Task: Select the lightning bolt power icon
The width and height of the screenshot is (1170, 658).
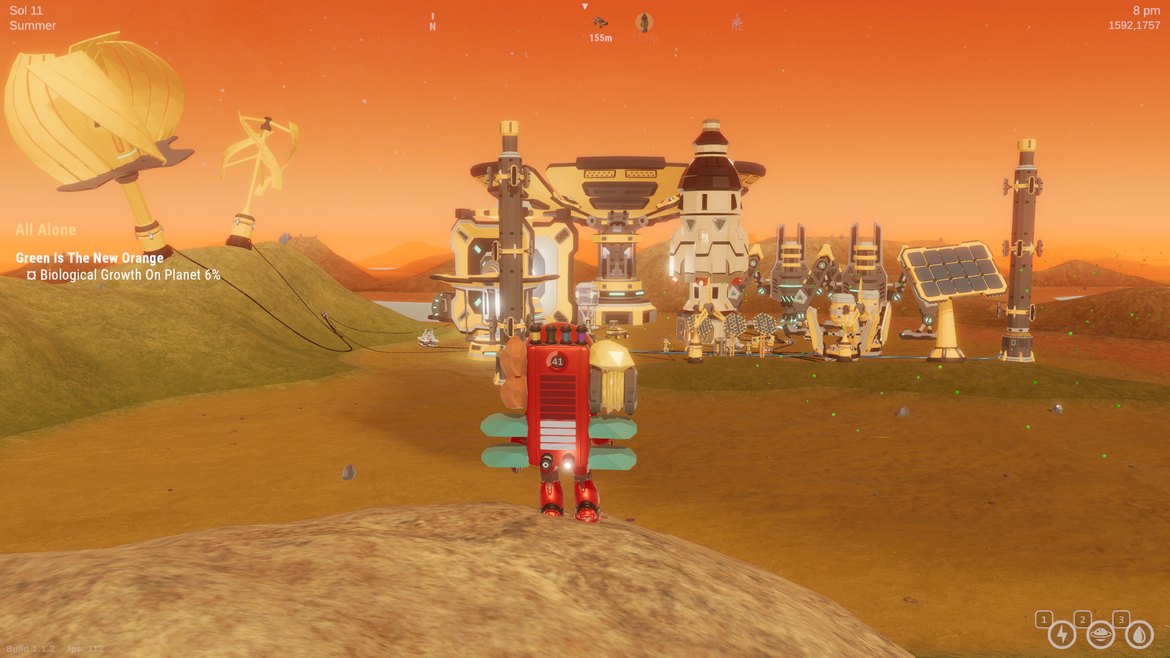Action: 1061,634
